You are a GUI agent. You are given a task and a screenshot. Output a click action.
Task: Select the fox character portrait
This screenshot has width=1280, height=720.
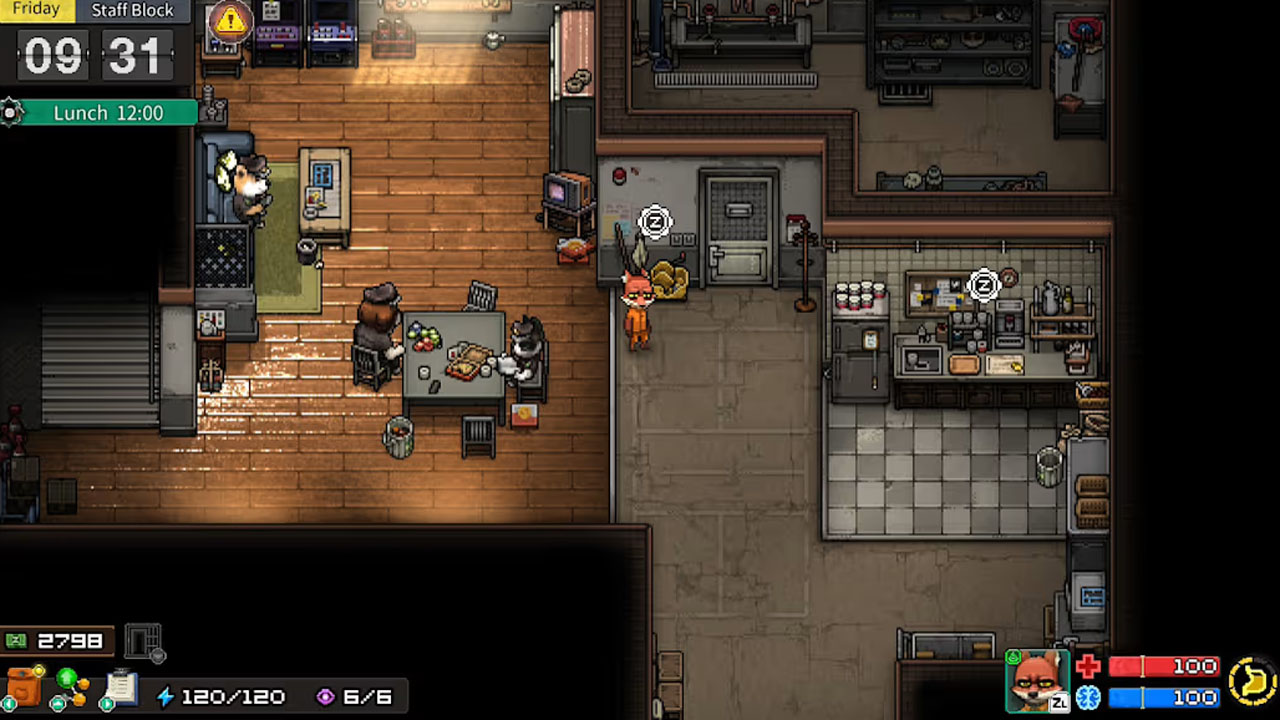(x=1037, y=682)
